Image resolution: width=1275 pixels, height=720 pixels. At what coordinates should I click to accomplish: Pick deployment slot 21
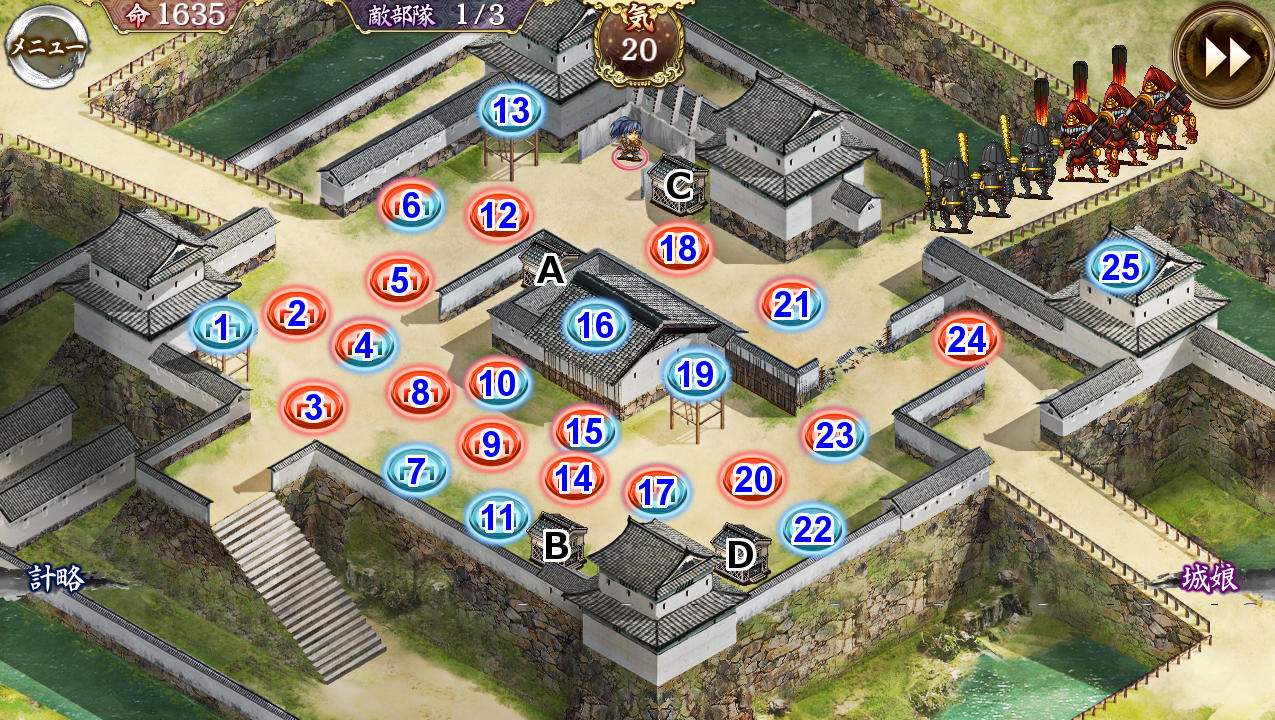(x=791, y=305)
